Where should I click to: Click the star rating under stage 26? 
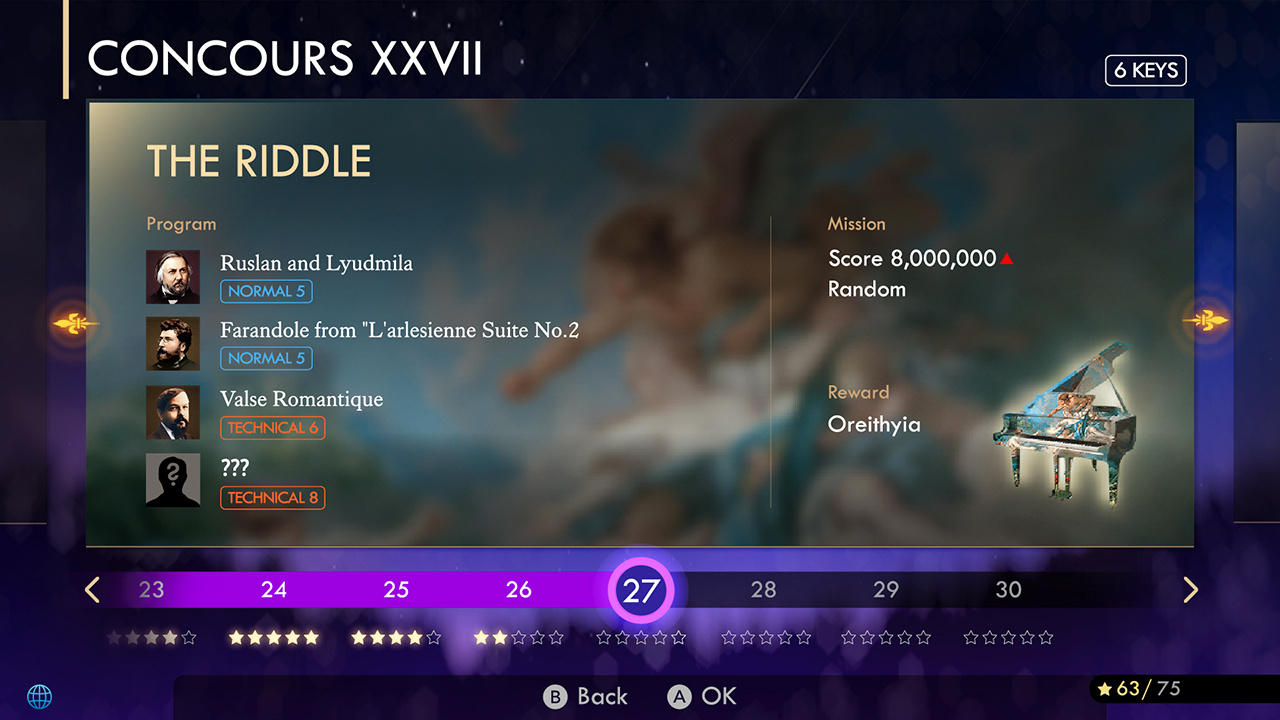pyautogui.click(x=518, y=636)
